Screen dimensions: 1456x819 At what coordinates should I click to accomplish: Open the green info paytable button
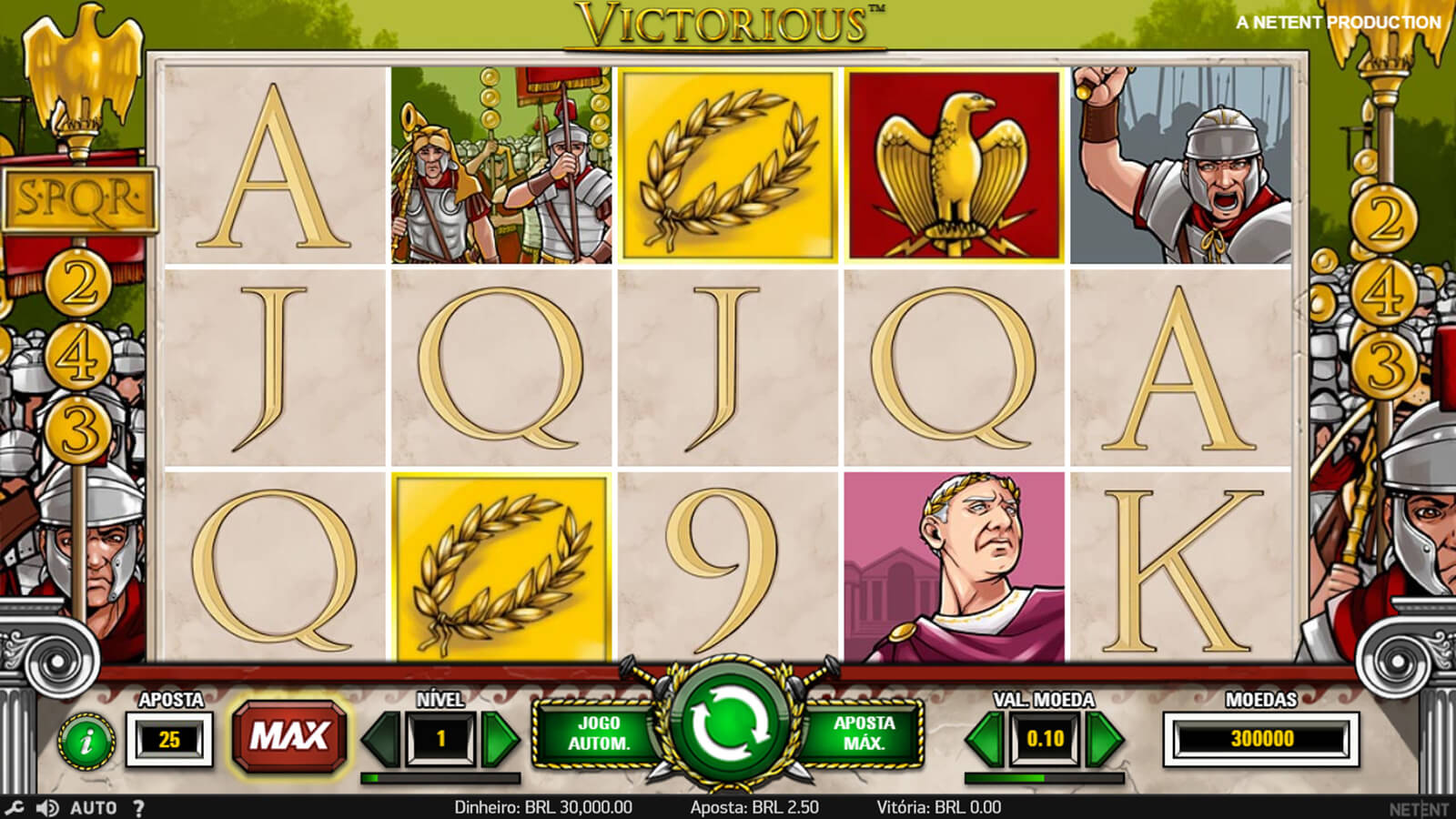[87, 742]
